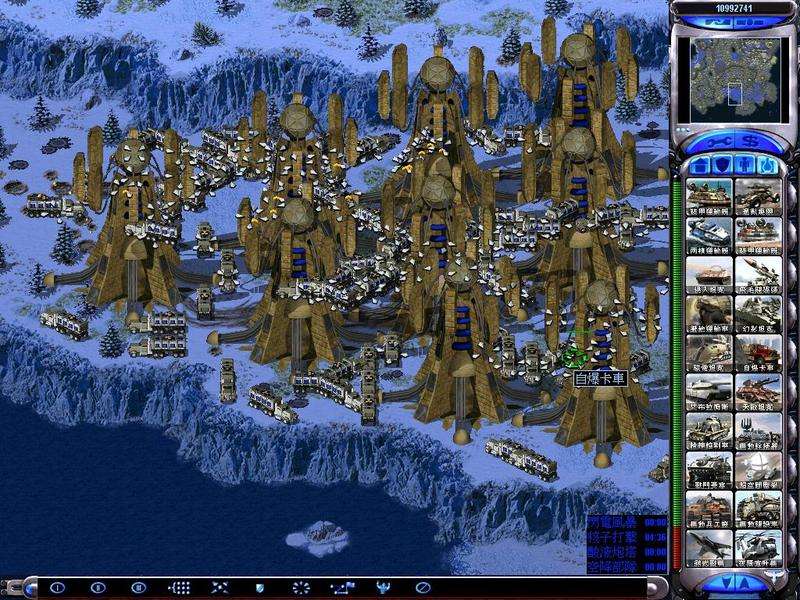Click the circle-slash stop command icon
The width and height of the screenshot is (800, 600).
[423, 587]
